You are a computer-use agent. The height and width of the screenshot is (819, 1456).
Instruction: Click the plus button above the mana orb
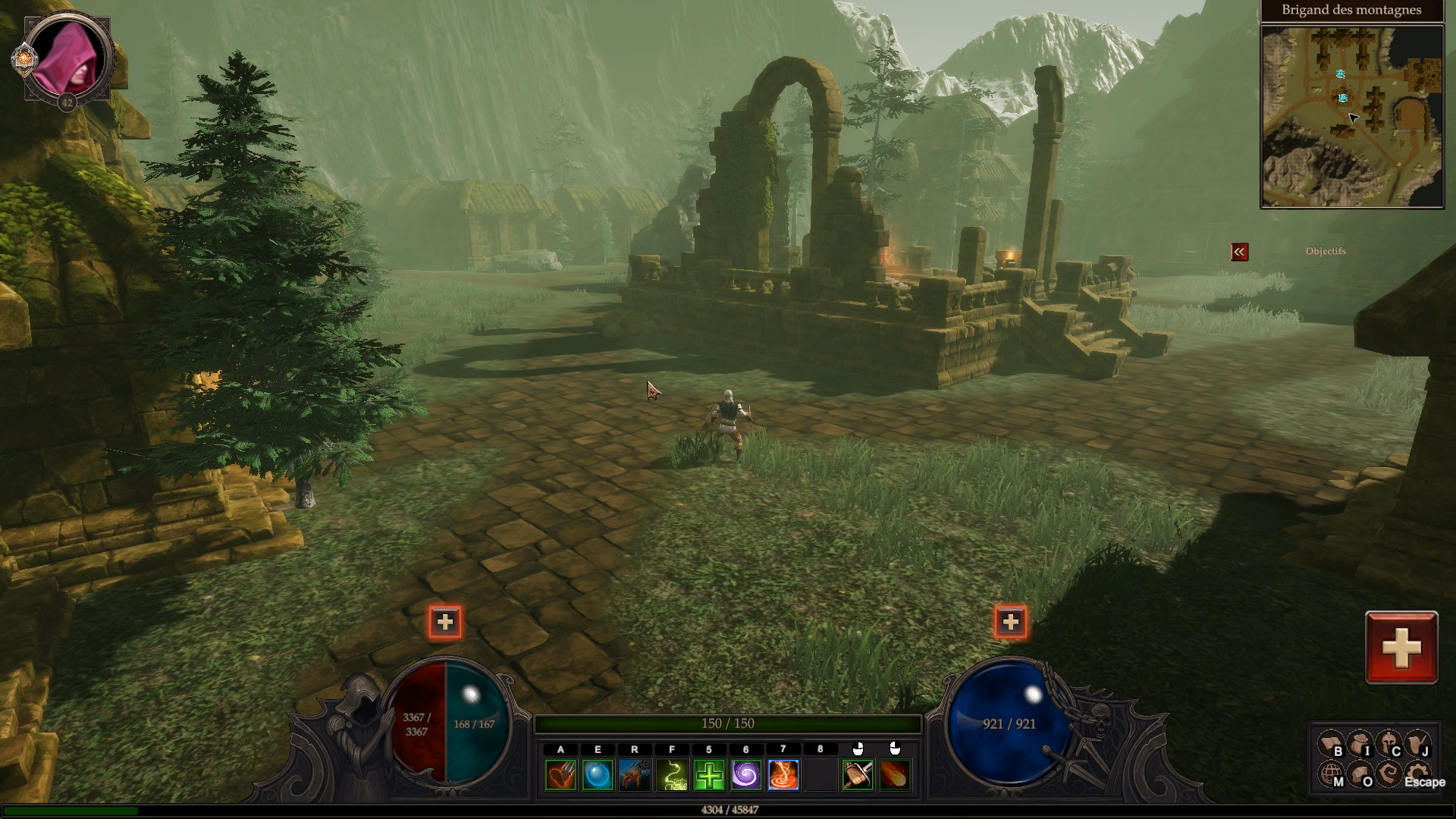coord(1010,622)
